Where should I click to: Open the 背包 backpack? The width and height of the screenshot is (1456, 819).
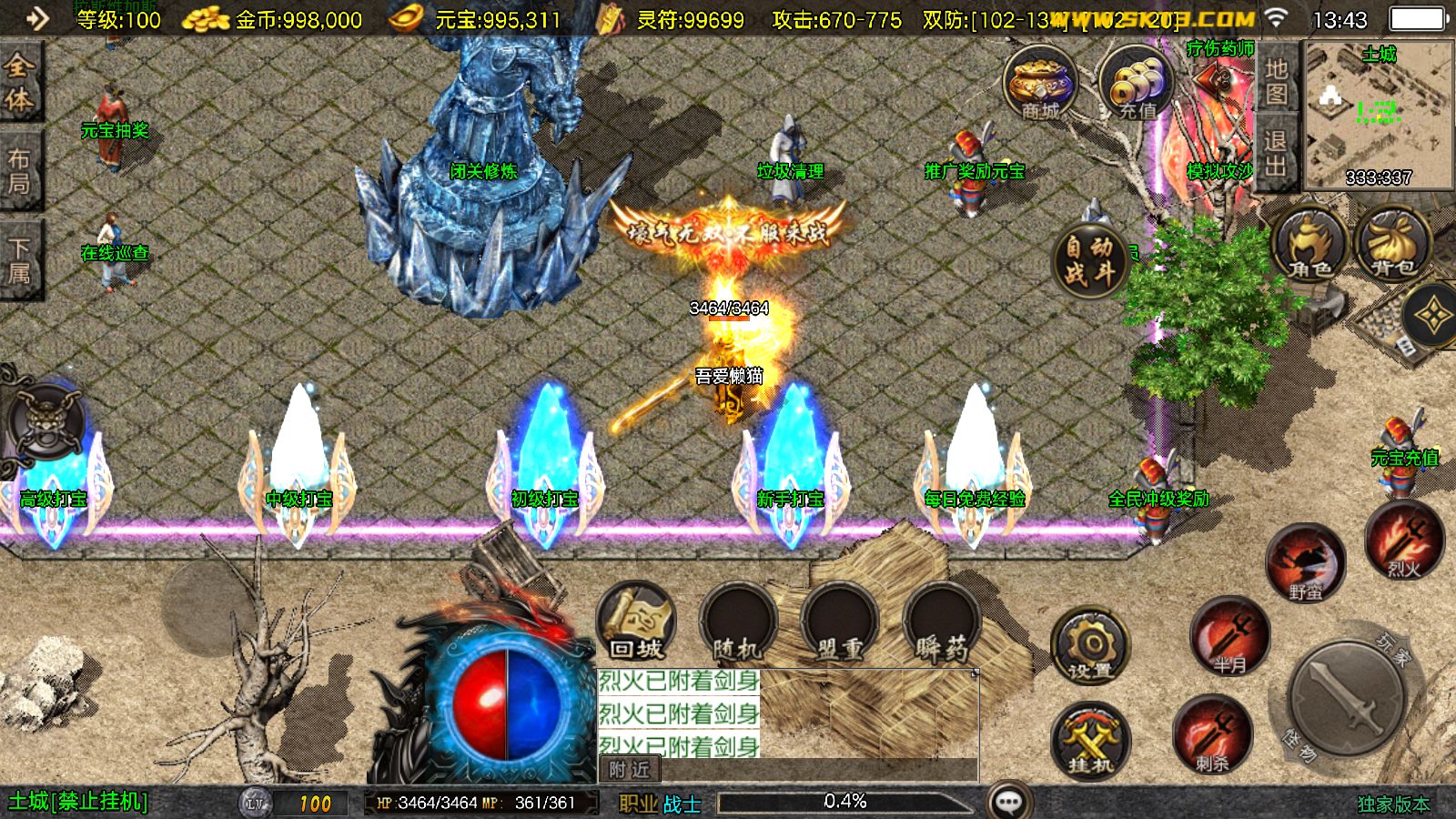1392,244
